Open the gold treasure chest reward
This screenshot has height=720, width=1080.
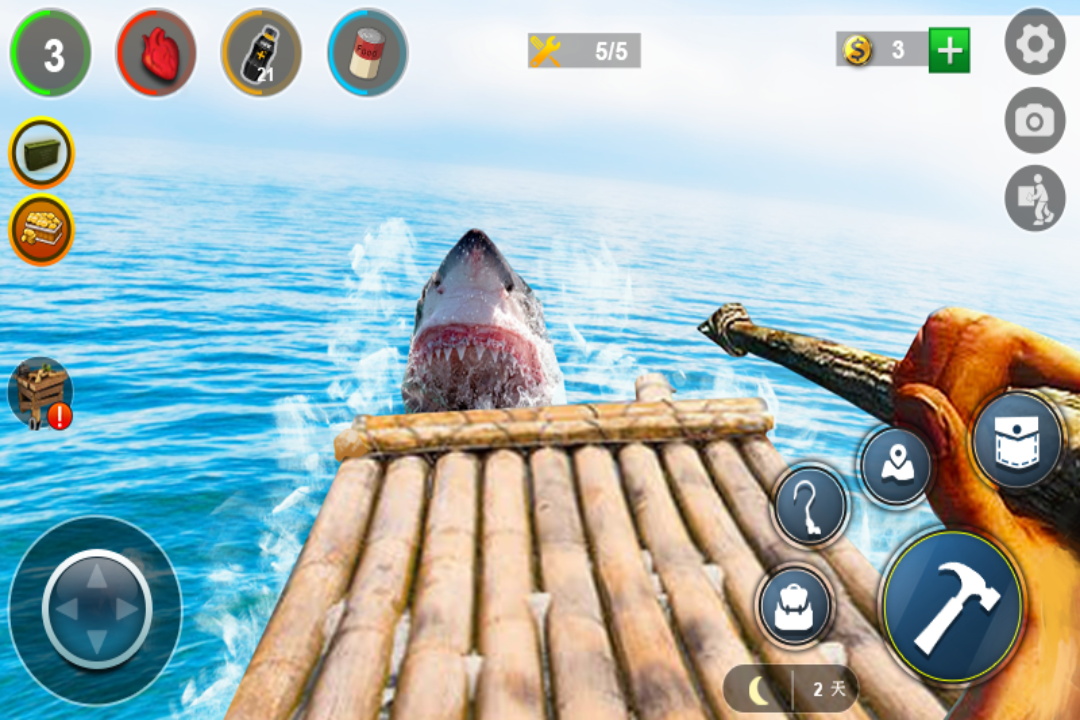[42, 229]
